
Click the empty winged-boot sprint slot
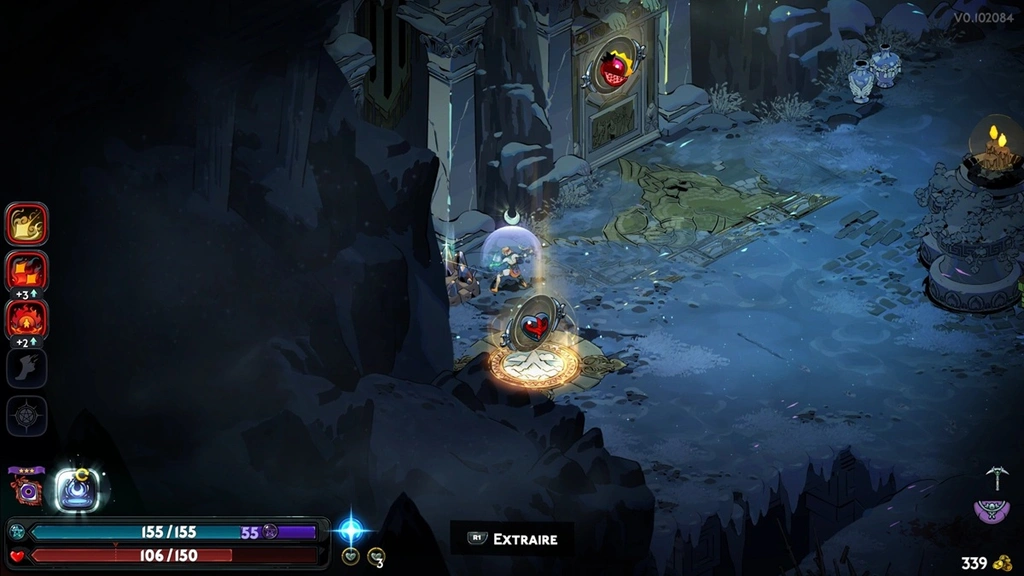(27, 367)
